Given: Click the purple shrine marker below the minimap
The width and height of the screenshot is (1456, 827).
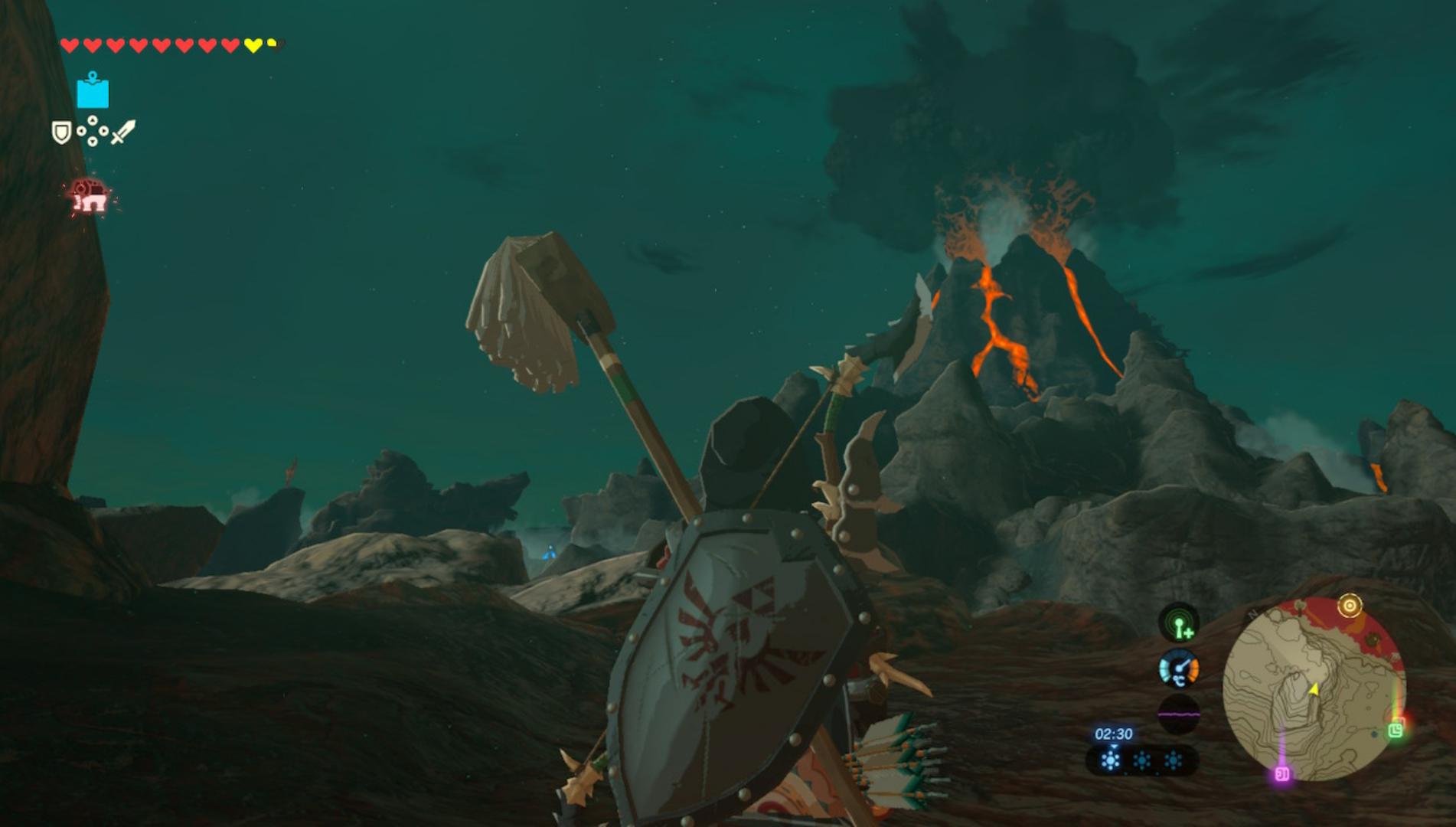Looking at the screenshot, I should pyautogui.click(x=1282, y=773).
